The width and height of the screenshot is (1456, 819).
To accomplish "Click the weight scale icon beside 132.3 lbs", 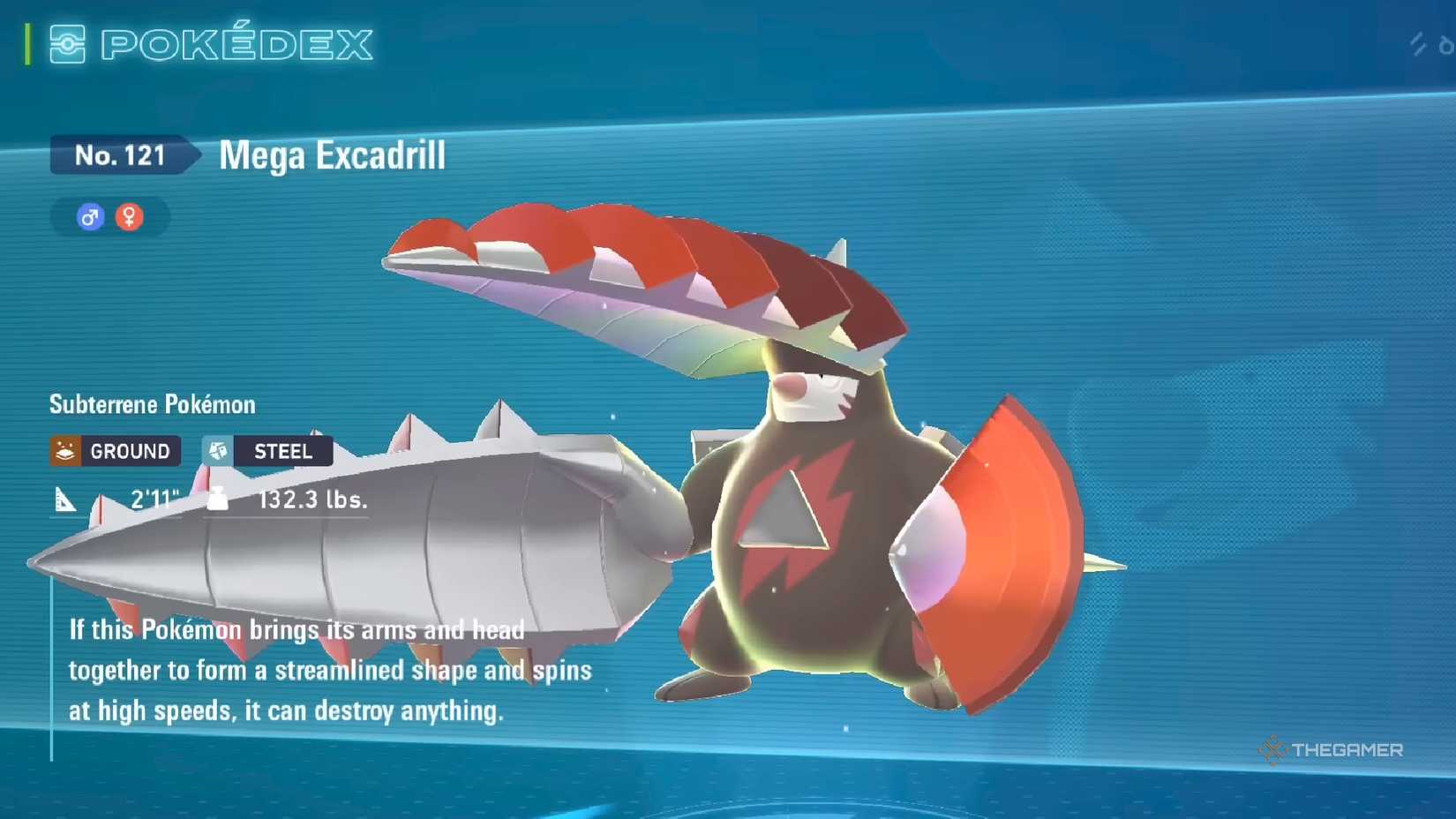I will click(216, 500).
